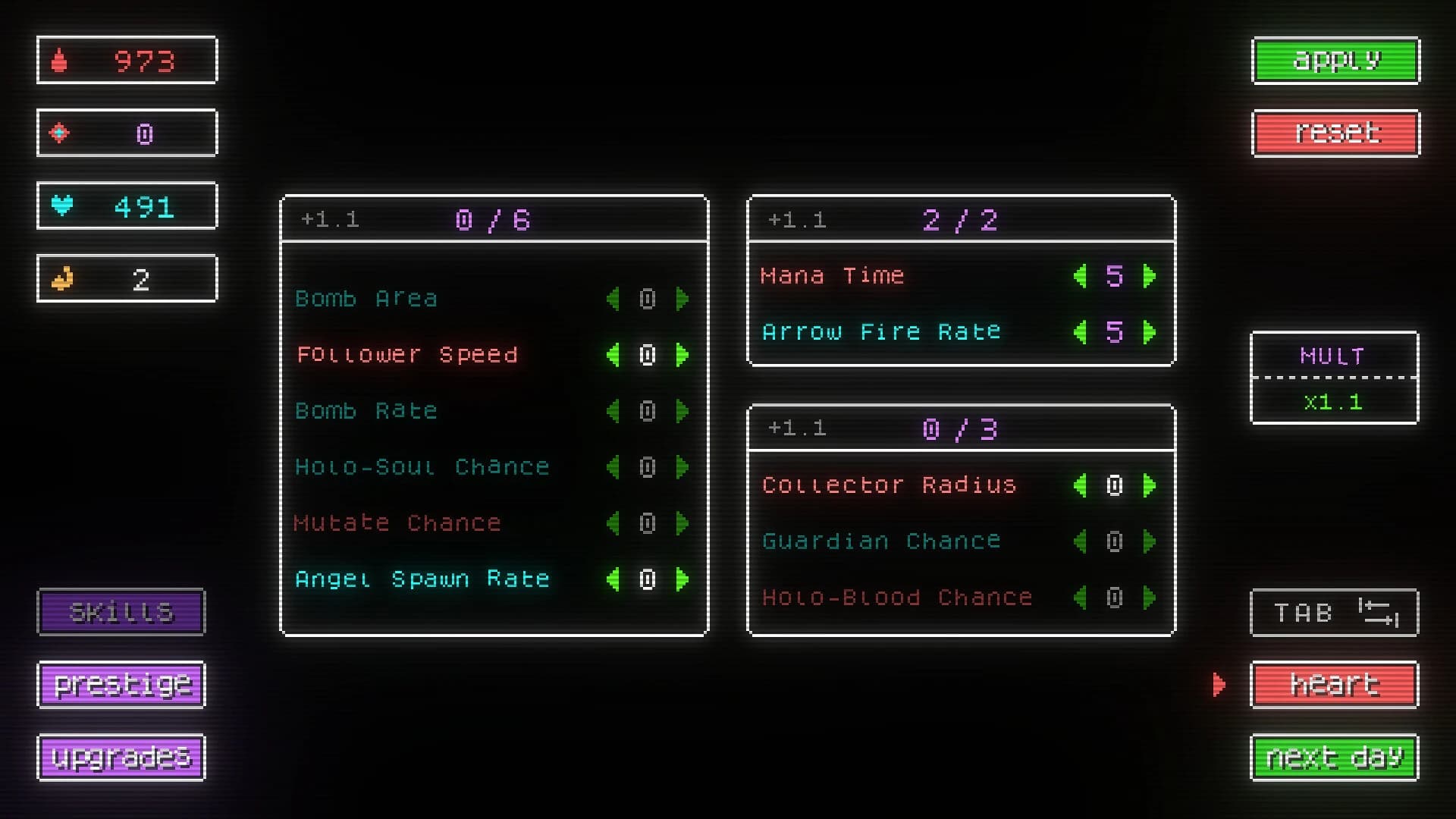Increase Follower Speed with the right arrow

pos(682,355)
